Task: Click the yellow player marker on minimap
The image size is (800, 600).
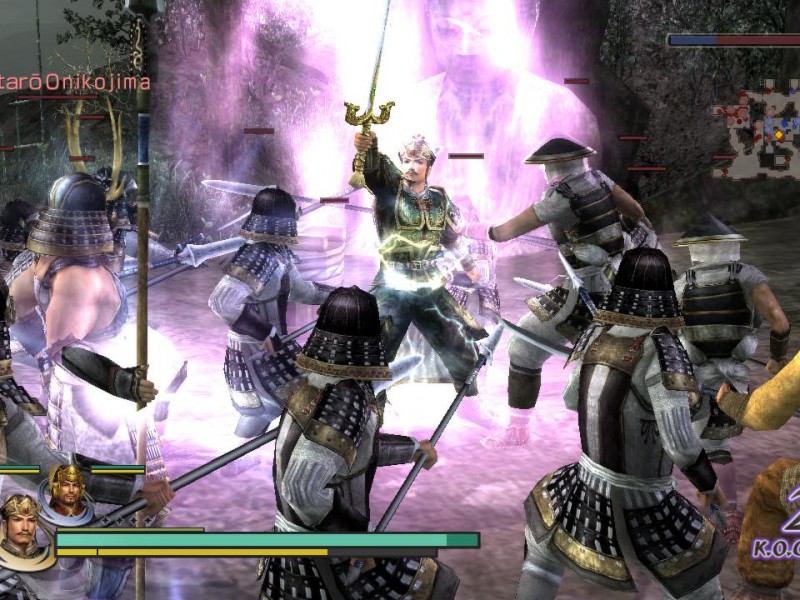Action: pos(780,134)
